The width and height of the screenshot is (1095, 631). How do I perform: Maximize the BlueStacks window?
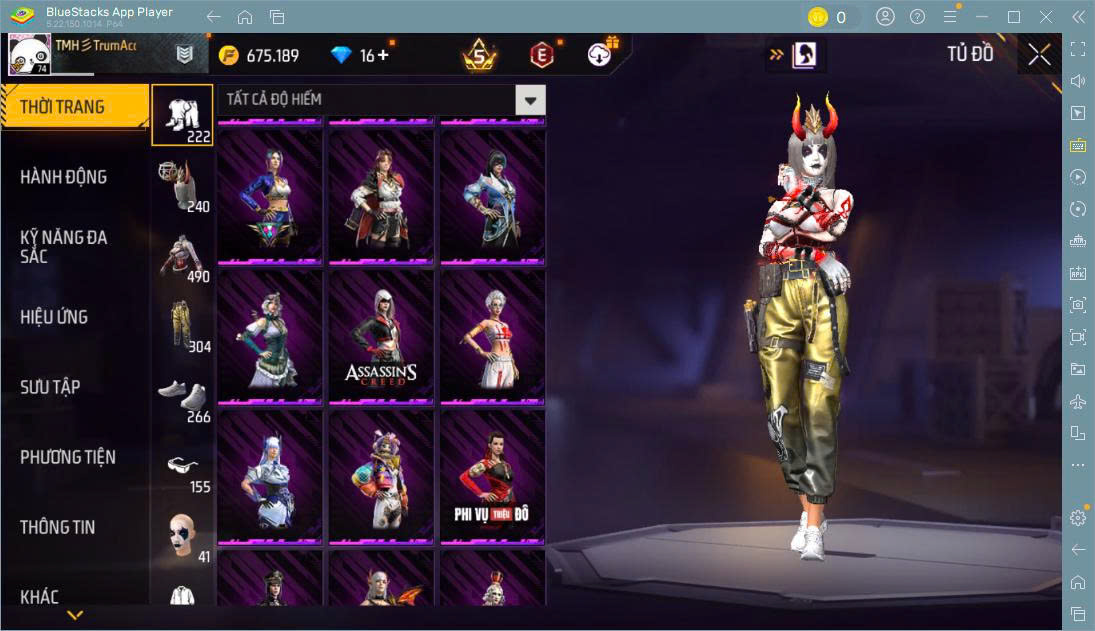[x=1014, y=17]
